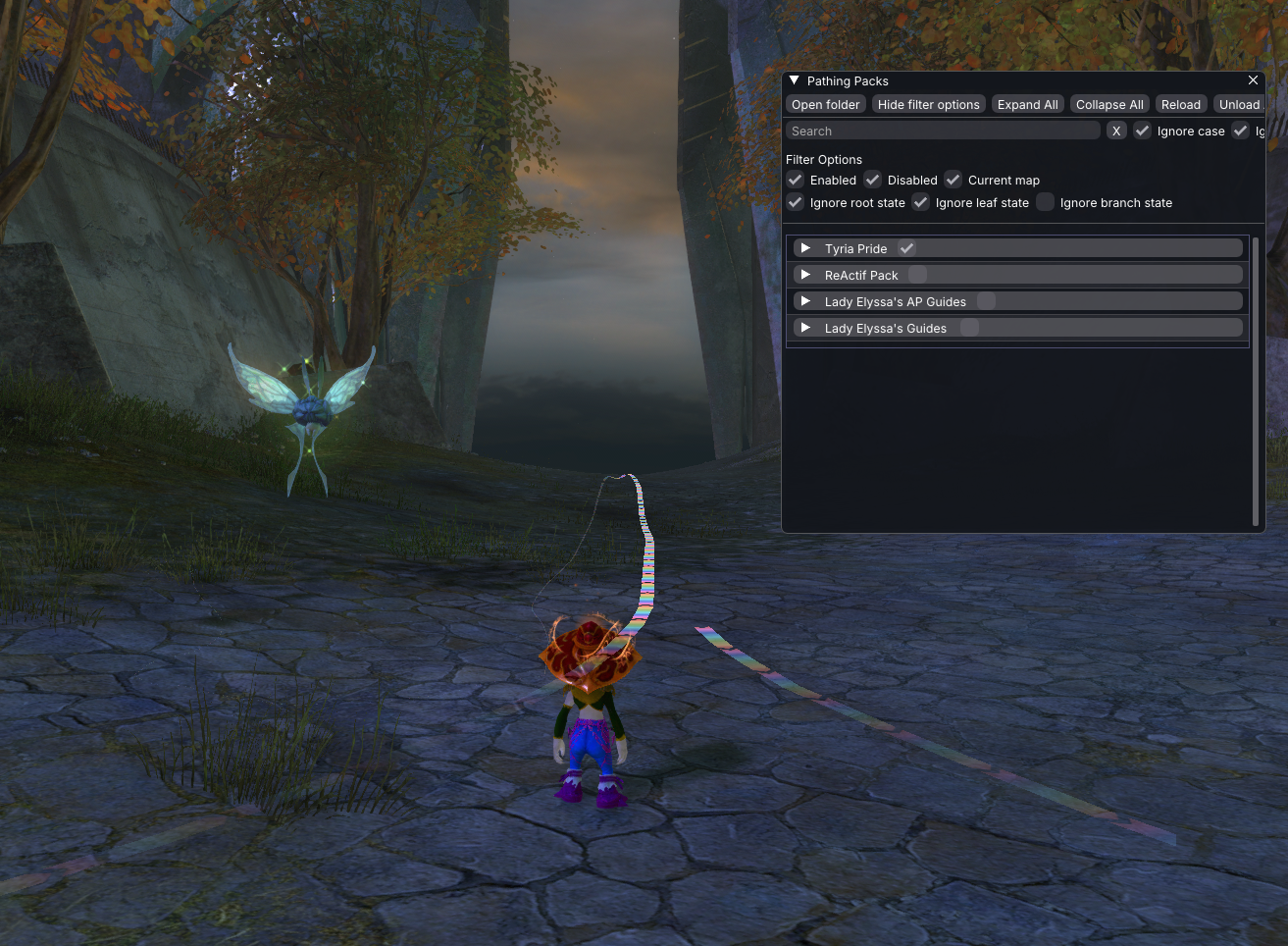Click the Open folder button

(825, 105)
